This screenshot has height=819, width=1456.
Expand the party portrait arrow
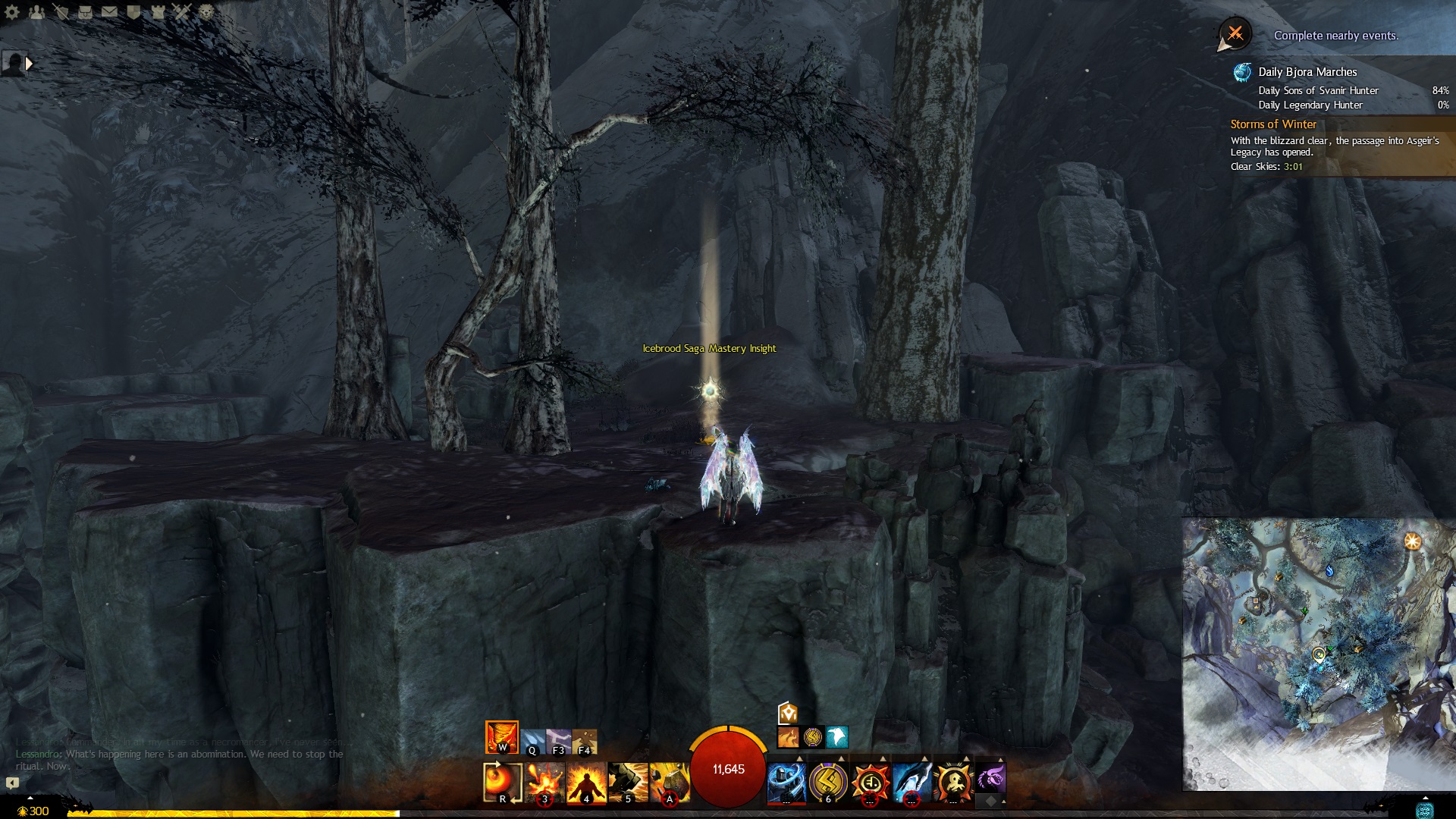pyautogui.click(x=30, y=64)
